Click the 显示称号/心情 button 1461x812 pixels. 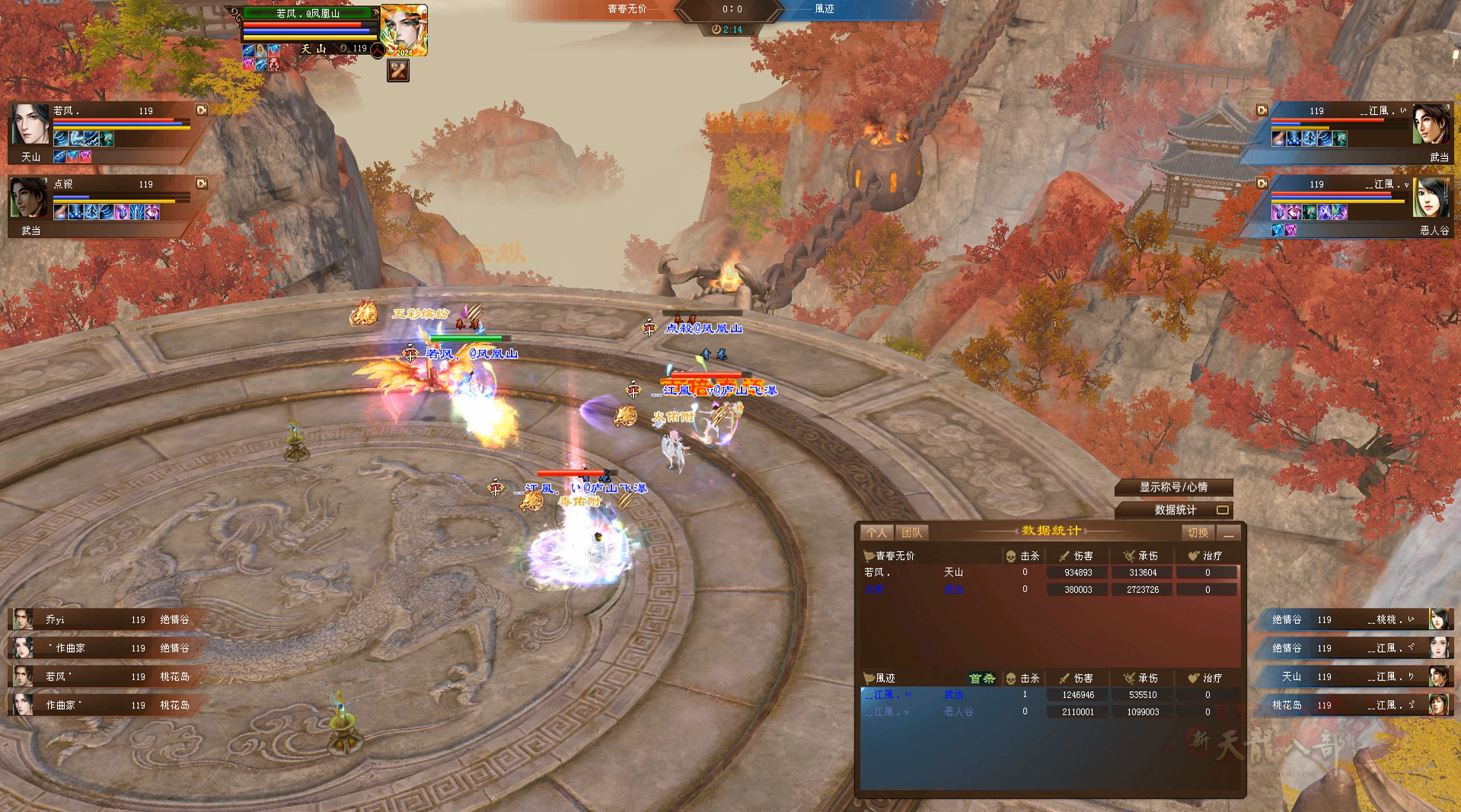tap(1173, 487)
